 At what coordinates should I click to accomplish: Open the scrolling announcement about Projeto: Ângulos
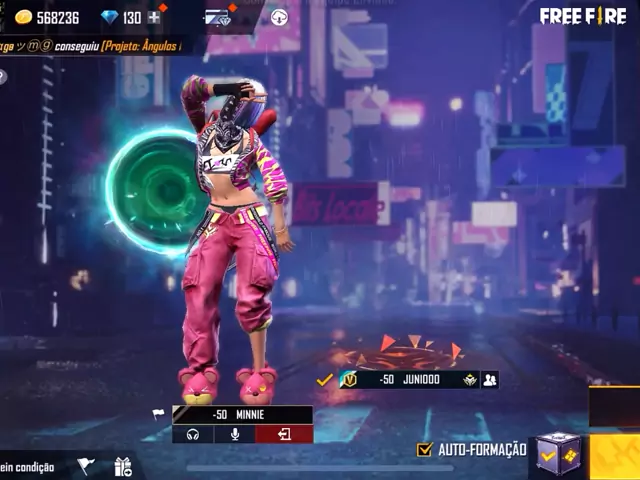[95, 46]
